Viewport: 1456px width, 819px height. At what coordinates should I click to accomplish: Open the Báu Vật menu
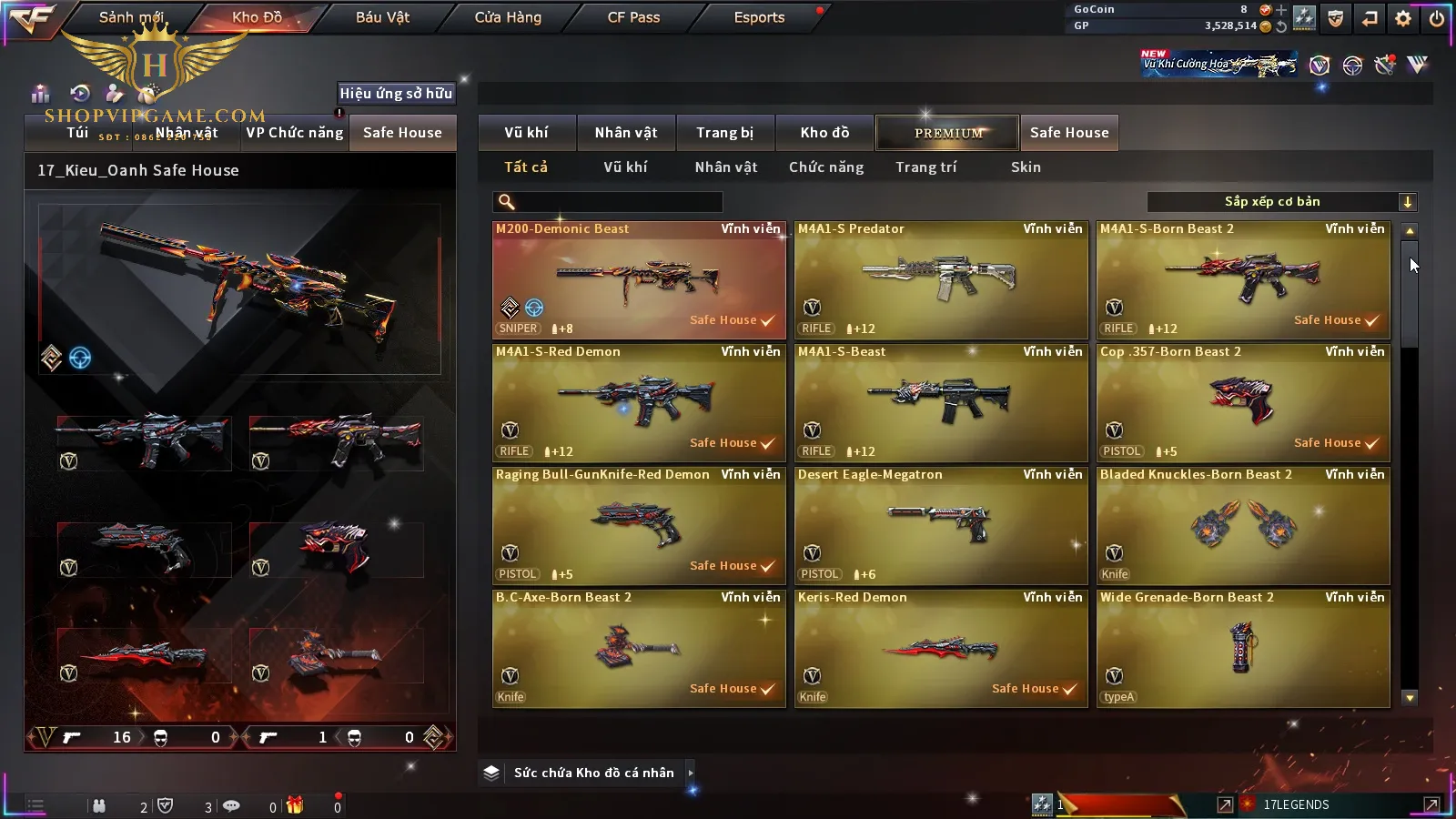pyautogui.click(x=382, y=17)
